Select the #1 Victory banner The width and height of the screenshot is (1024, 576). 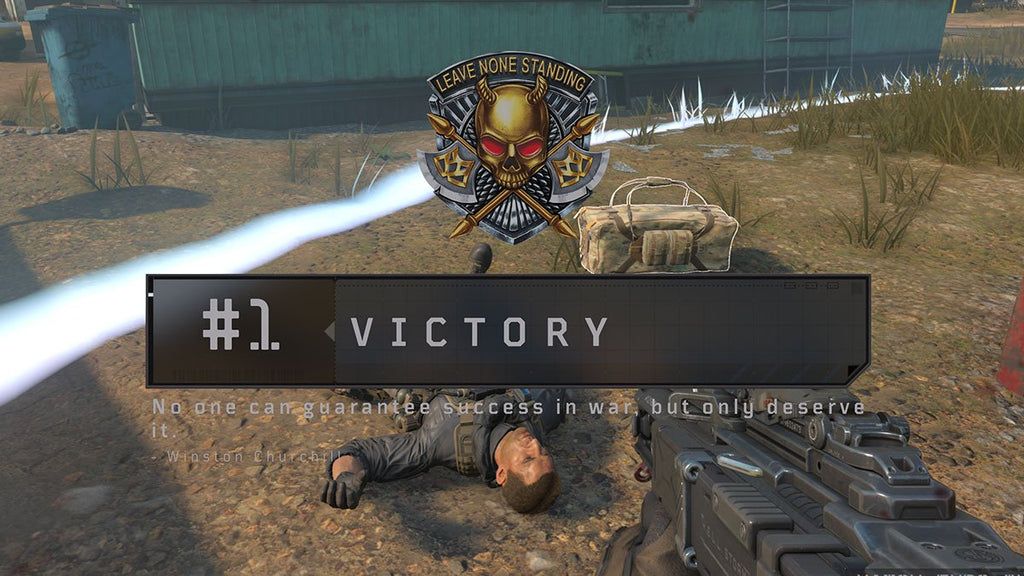507,331
